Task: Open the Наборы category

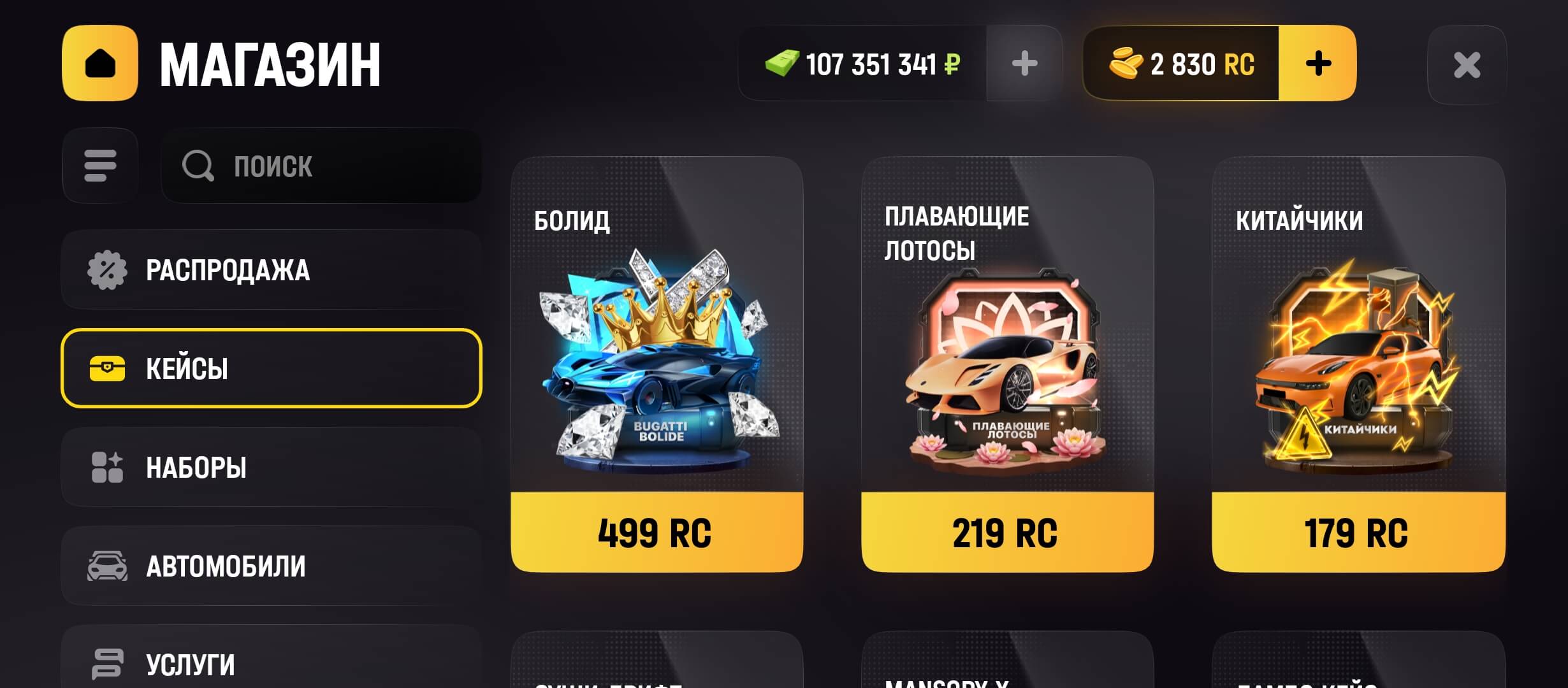Action: point(272,467)
